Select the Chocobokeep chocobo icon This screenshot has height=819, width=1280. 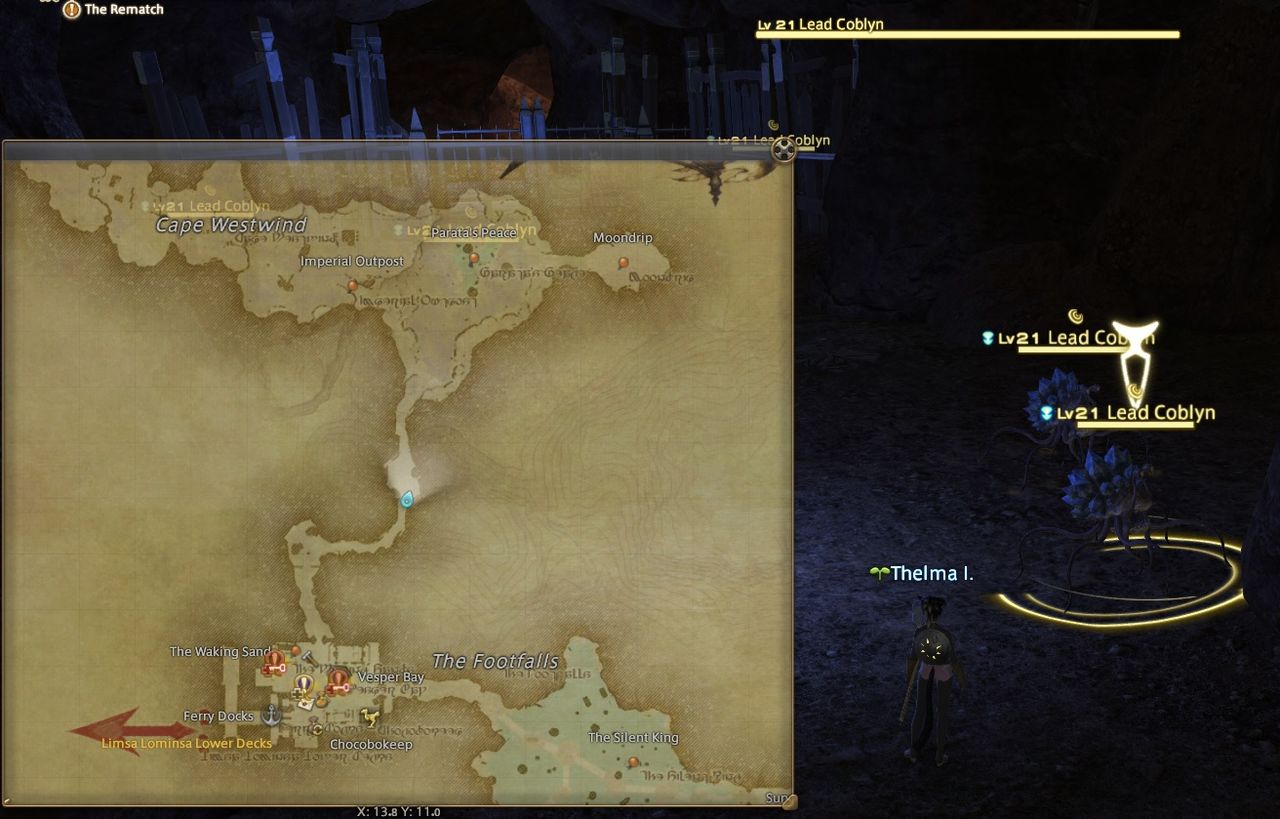tap(370, 717)
